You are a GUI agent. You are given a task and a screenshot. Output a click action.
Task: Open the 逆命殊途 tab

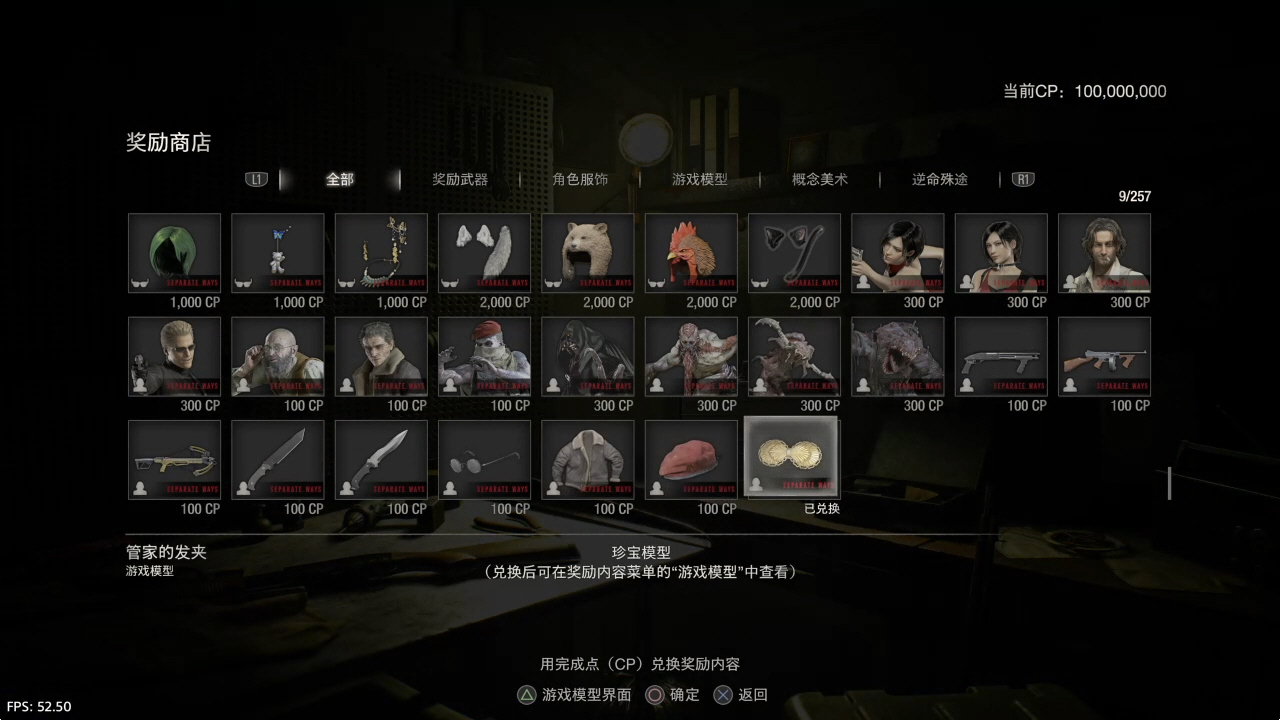tap(940, 180)
